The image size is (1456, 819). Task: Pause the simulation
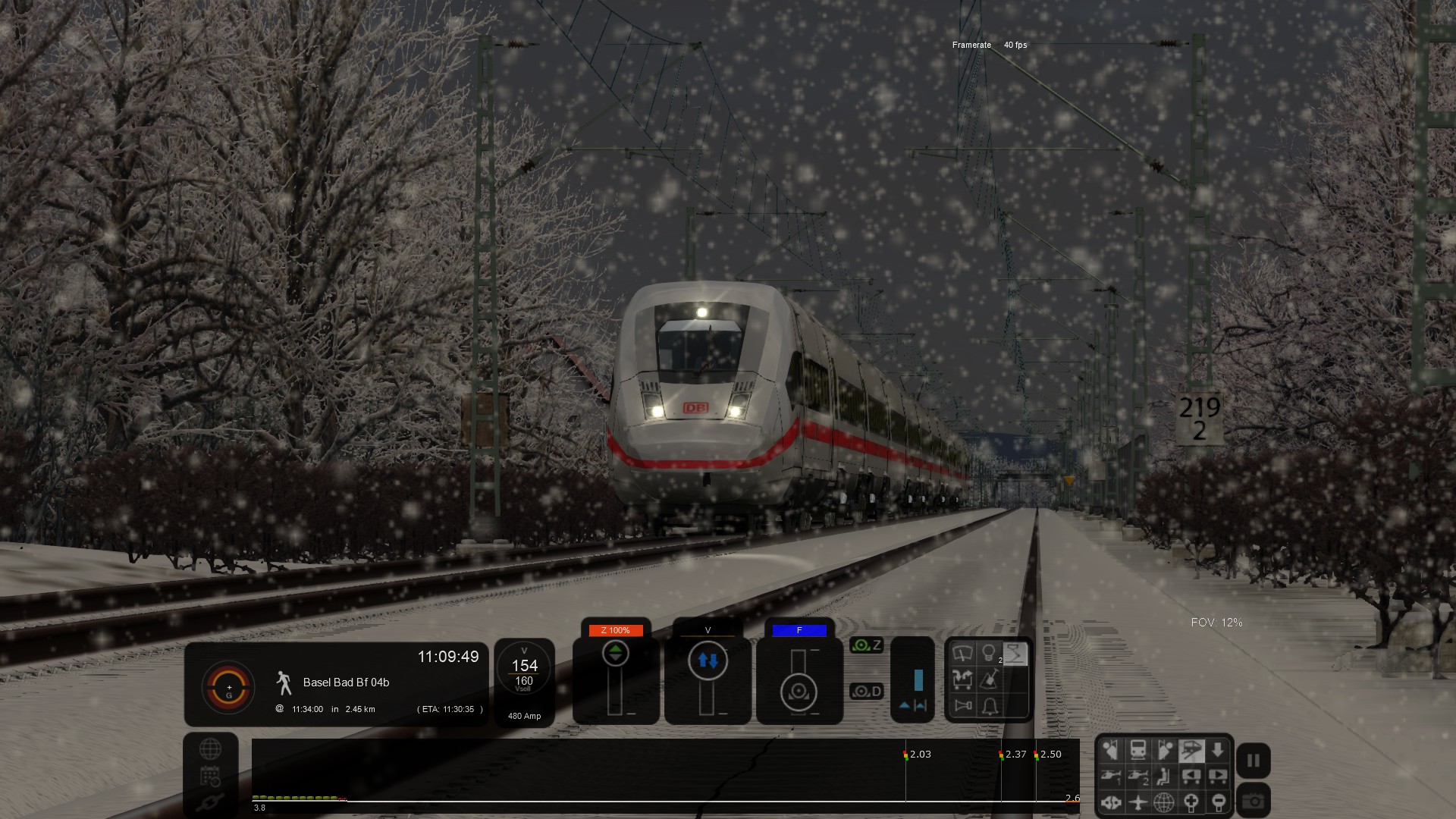(1253, 761)
